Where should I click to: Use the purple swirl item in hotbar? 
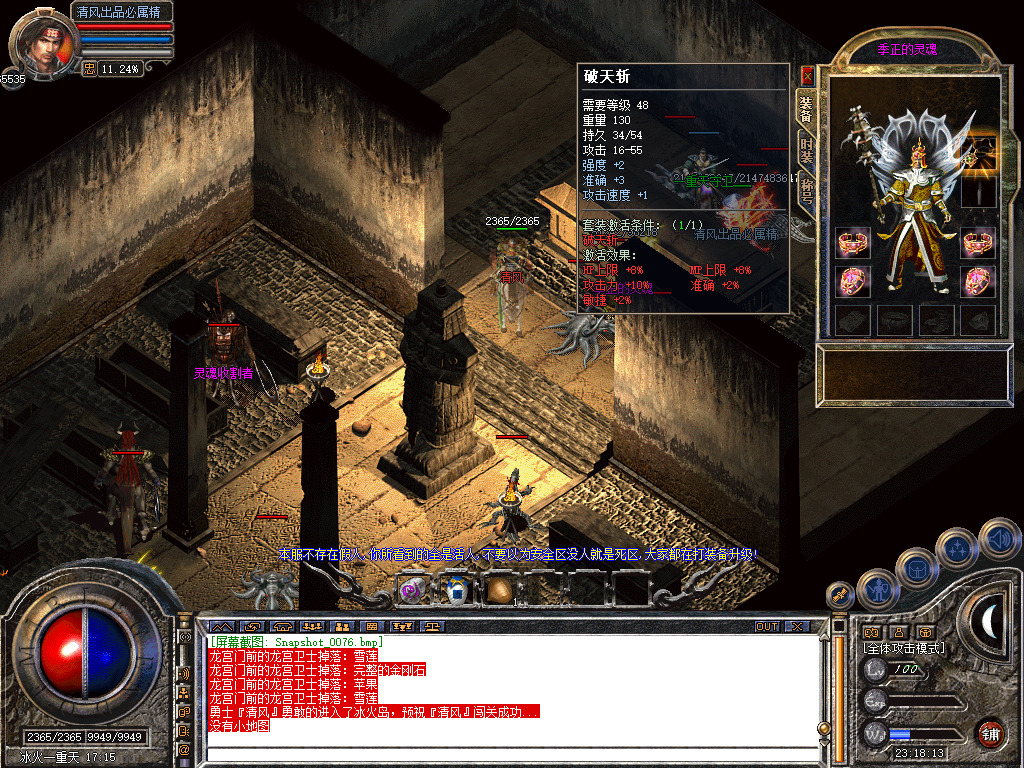click(412, 590)
